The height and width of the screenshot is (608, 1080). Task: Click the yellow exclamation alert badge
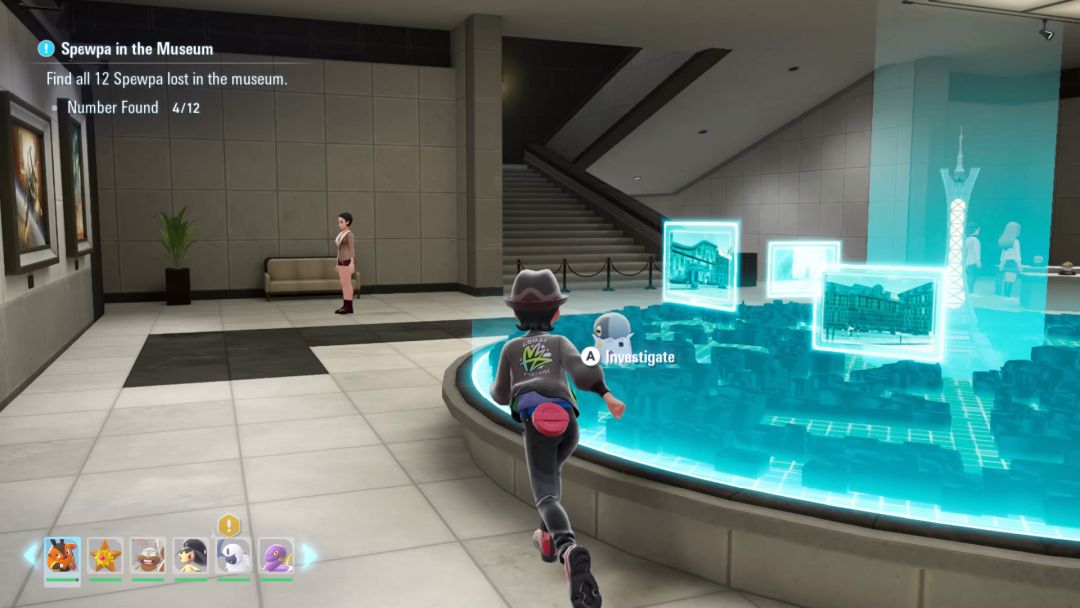(x=230, y=525)
